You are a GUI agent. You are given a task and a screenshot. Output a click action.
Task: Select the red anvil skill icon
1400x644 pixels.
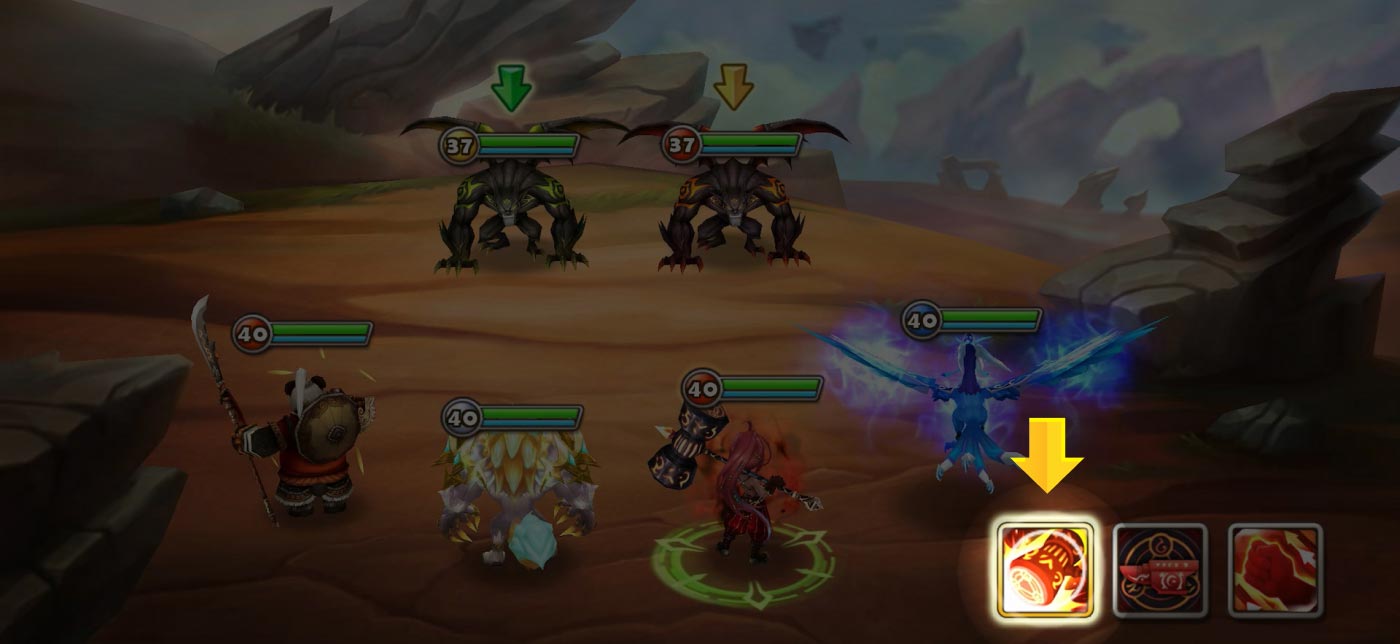pyautogui.click(x=1160, y=570)
